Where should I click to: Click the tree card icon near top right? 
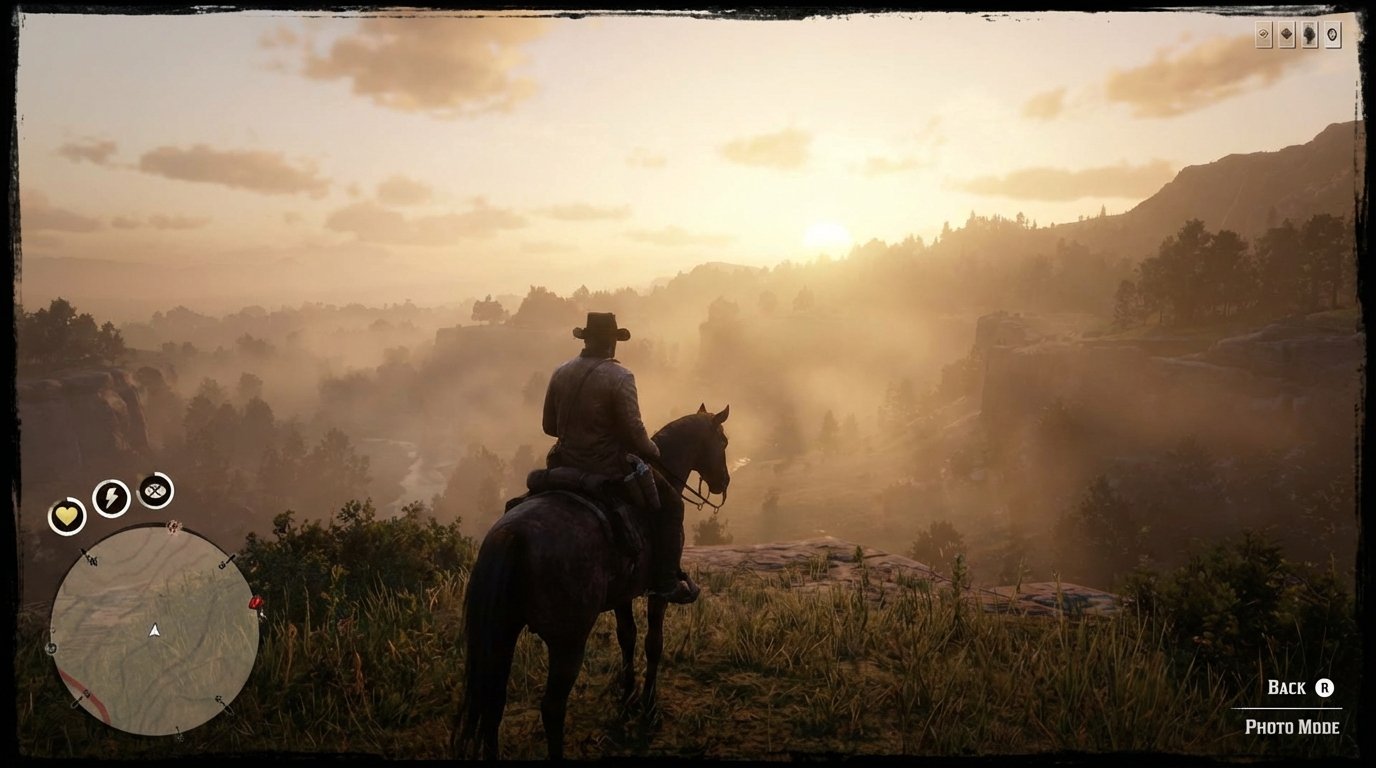click(x=1310, y=34)
